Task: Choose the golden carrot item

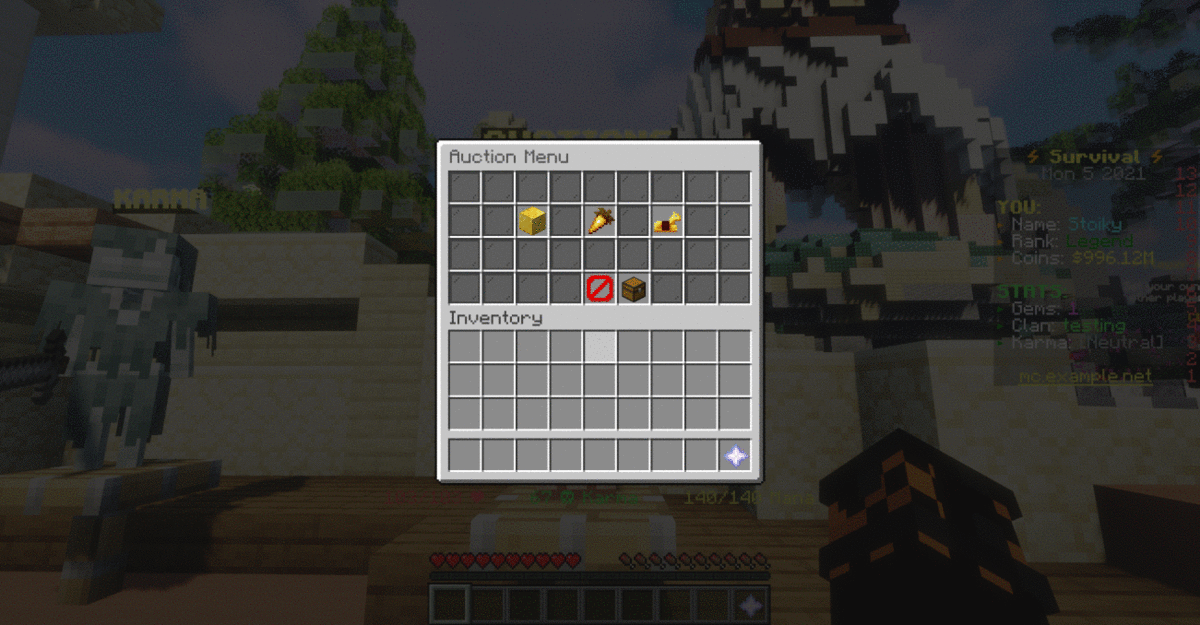Action: click(600, 221)
